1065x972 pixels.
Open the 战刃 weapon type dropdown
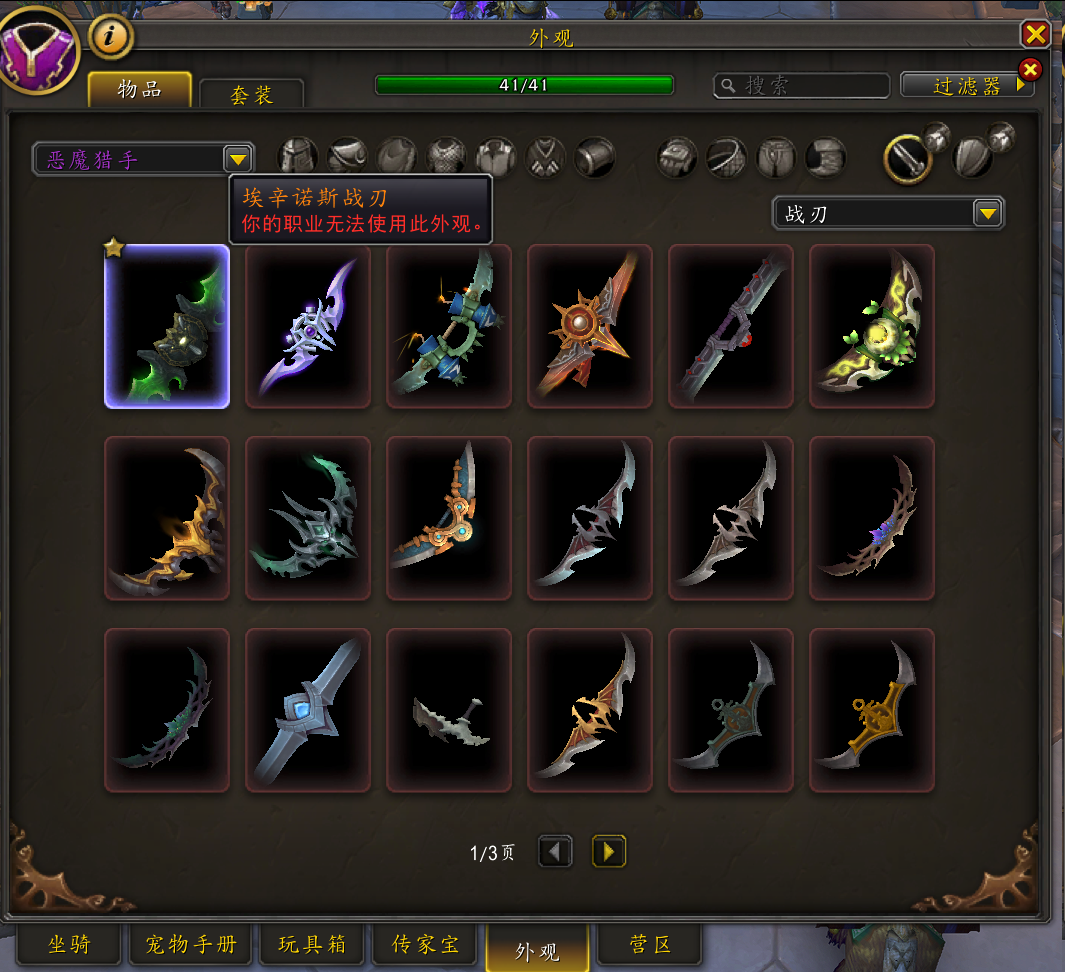pos(987,213)
